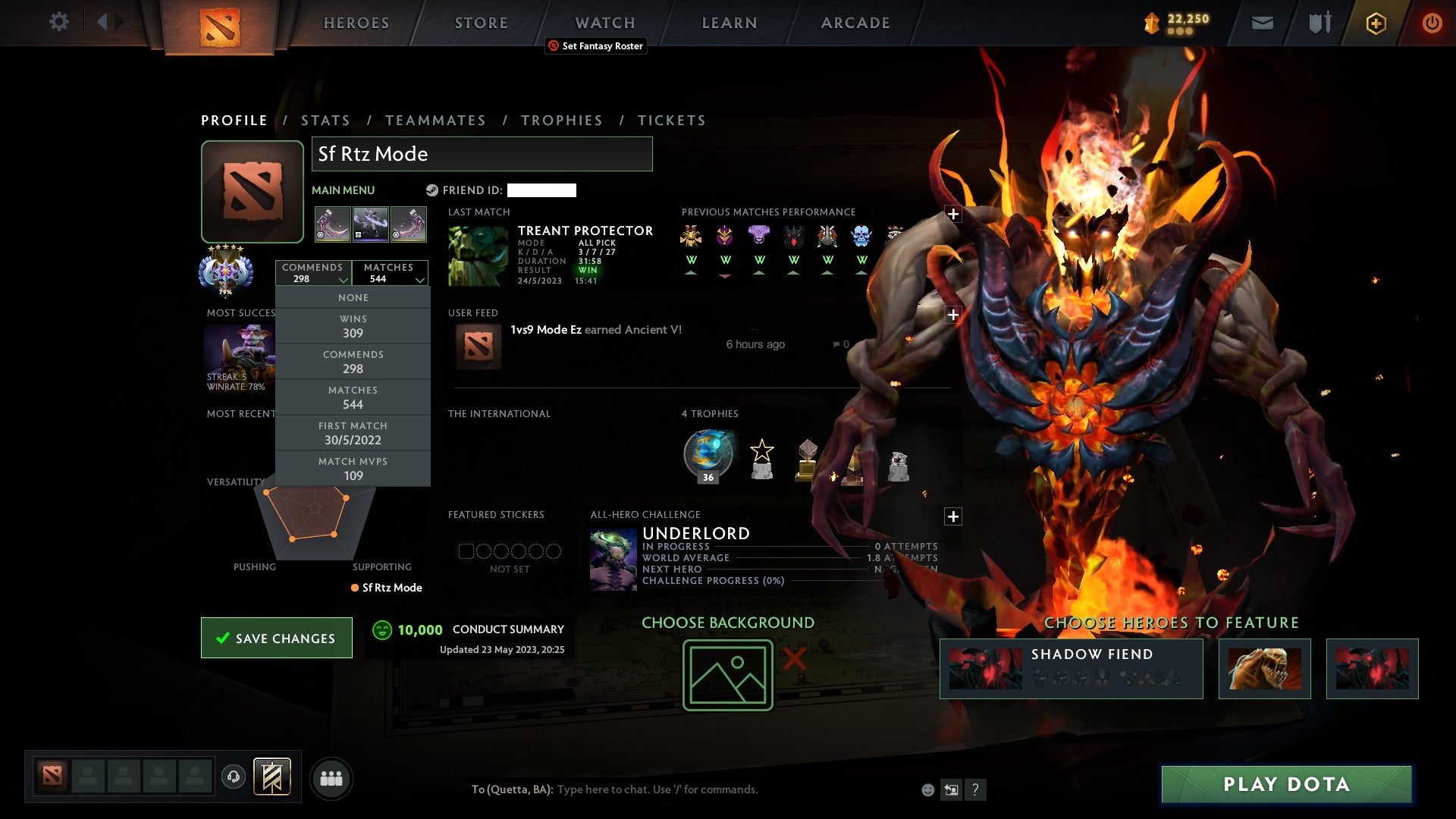Image resolution: width=1456 pixels, height=819 pixels.
Task: Open the TROPHIES tab
Action: point(562,120)
